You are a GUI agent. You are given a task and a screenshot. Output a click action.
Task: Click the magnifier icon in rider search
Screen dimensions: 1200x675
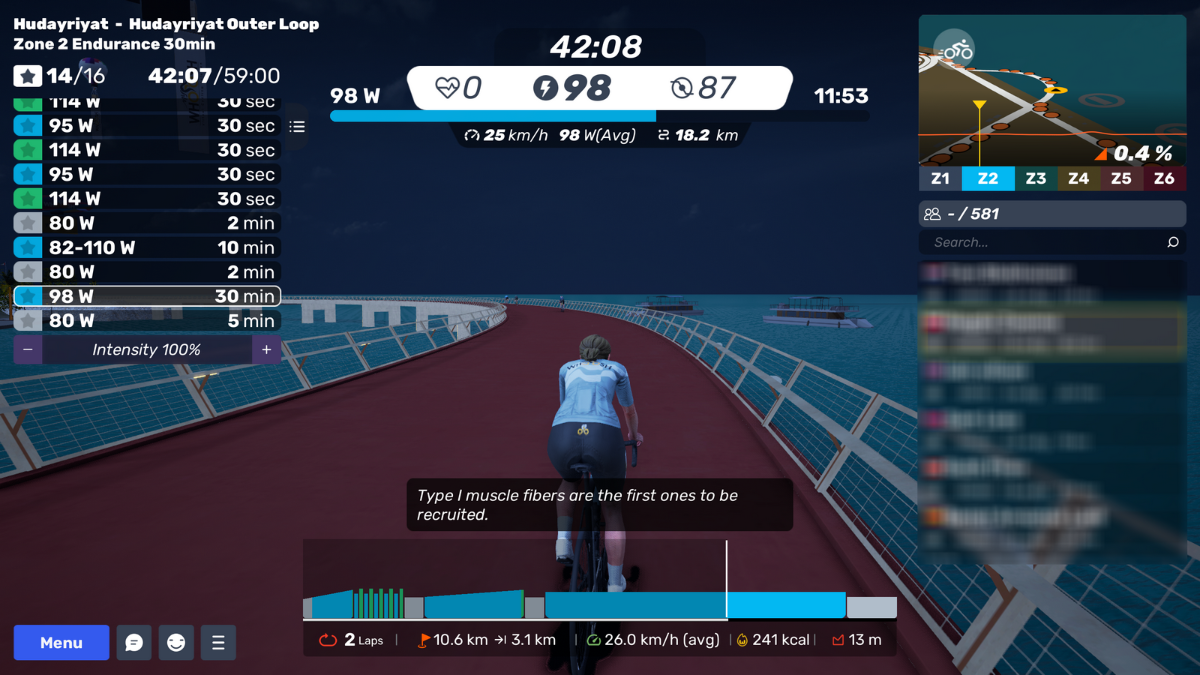(x=1173, y=242)
